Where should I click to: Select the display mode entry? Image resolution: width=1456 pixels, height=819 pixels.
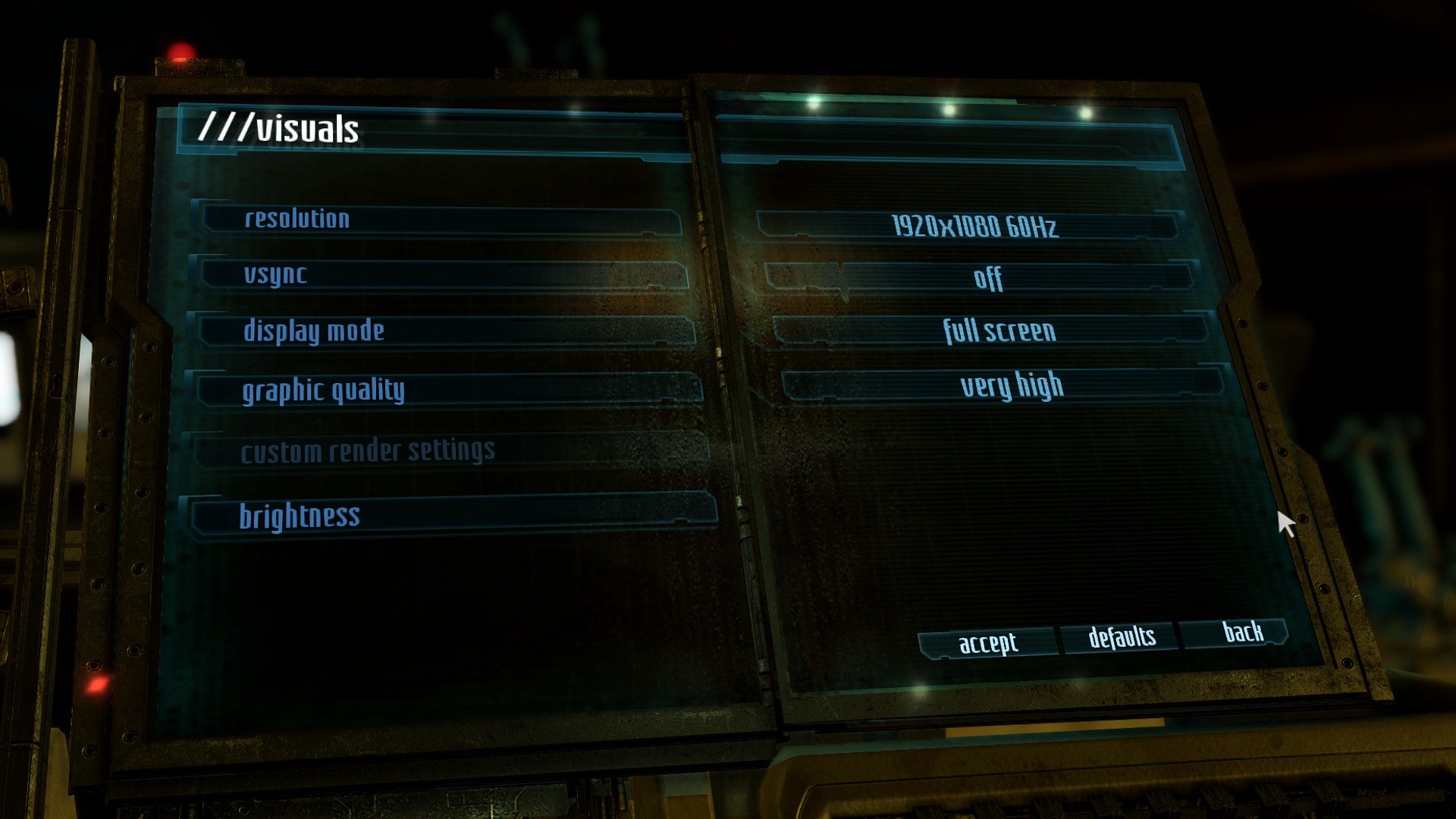[x=446, y=331]
